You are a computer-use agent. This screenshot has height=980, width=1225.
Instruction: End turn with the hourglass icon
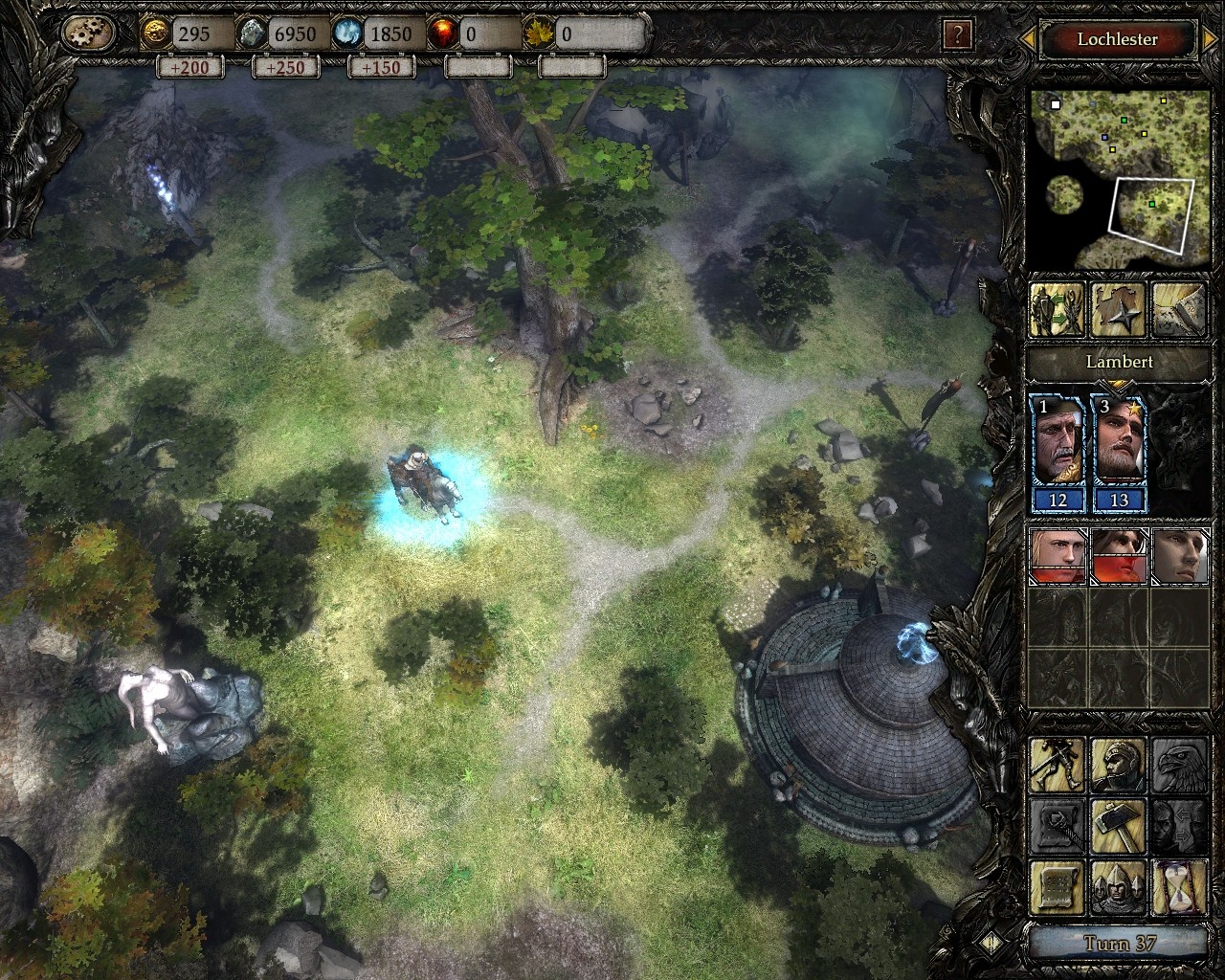pyautogui.click(x=1178, y=888)
